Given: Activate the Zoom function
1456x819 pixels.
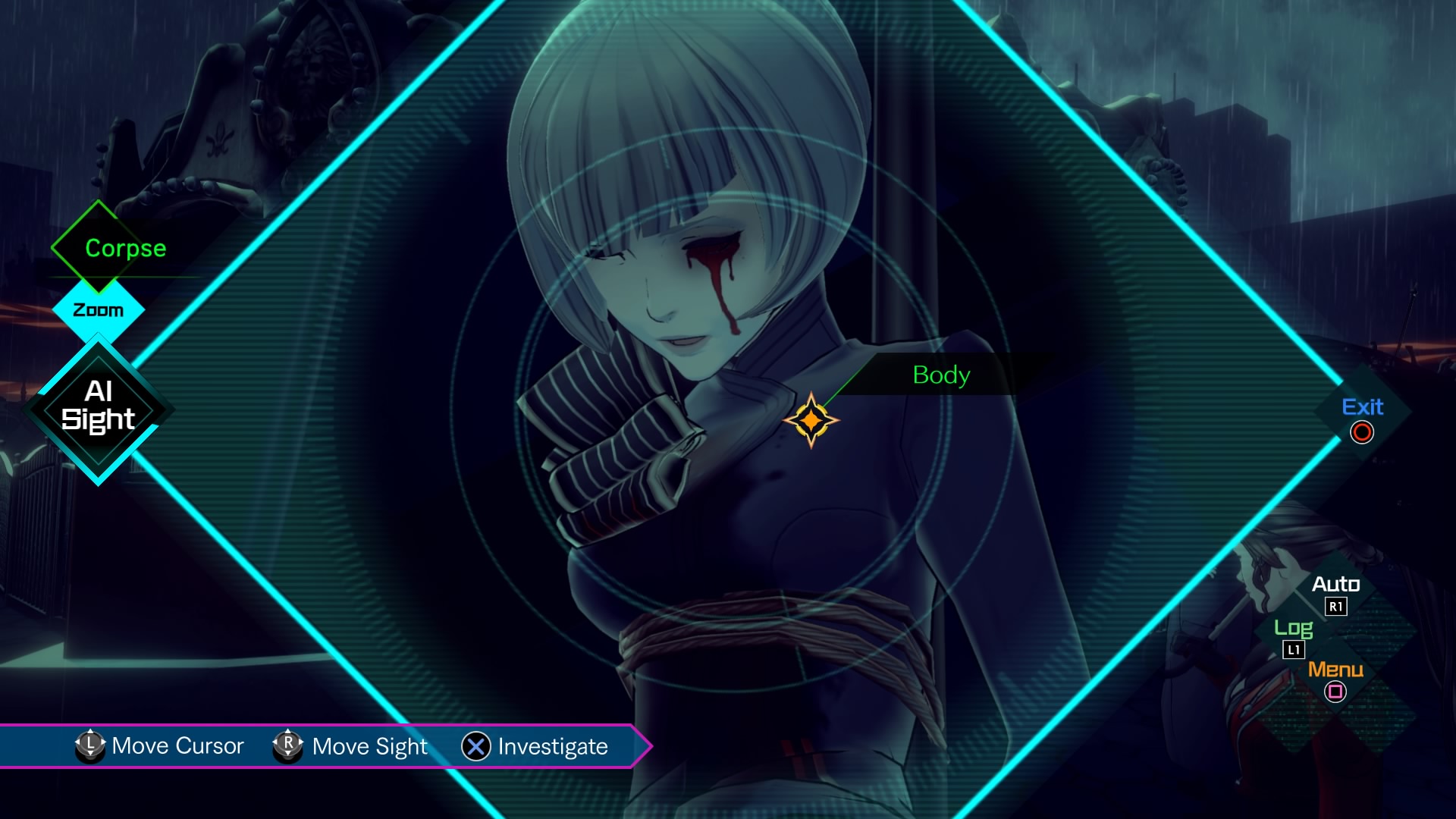Looking at the screenshot, I should 97,309.
